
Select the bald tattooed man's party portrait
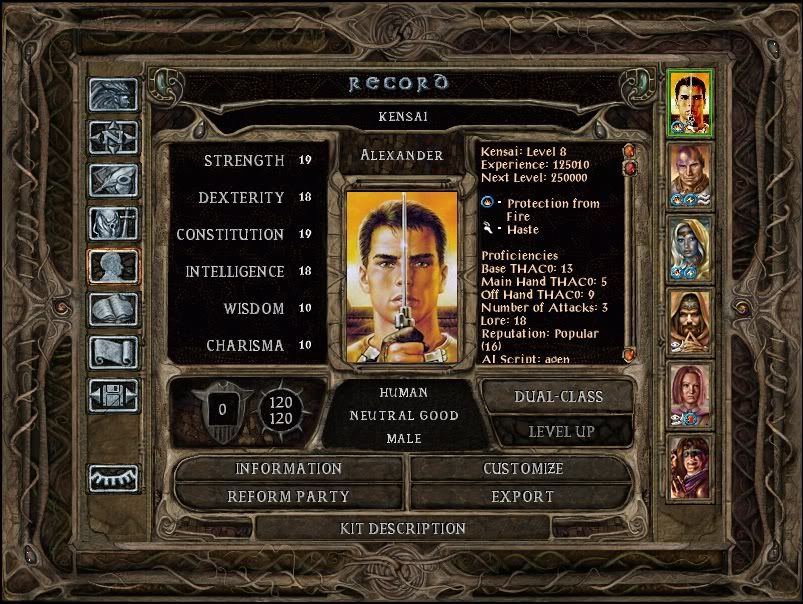[690, 176]
